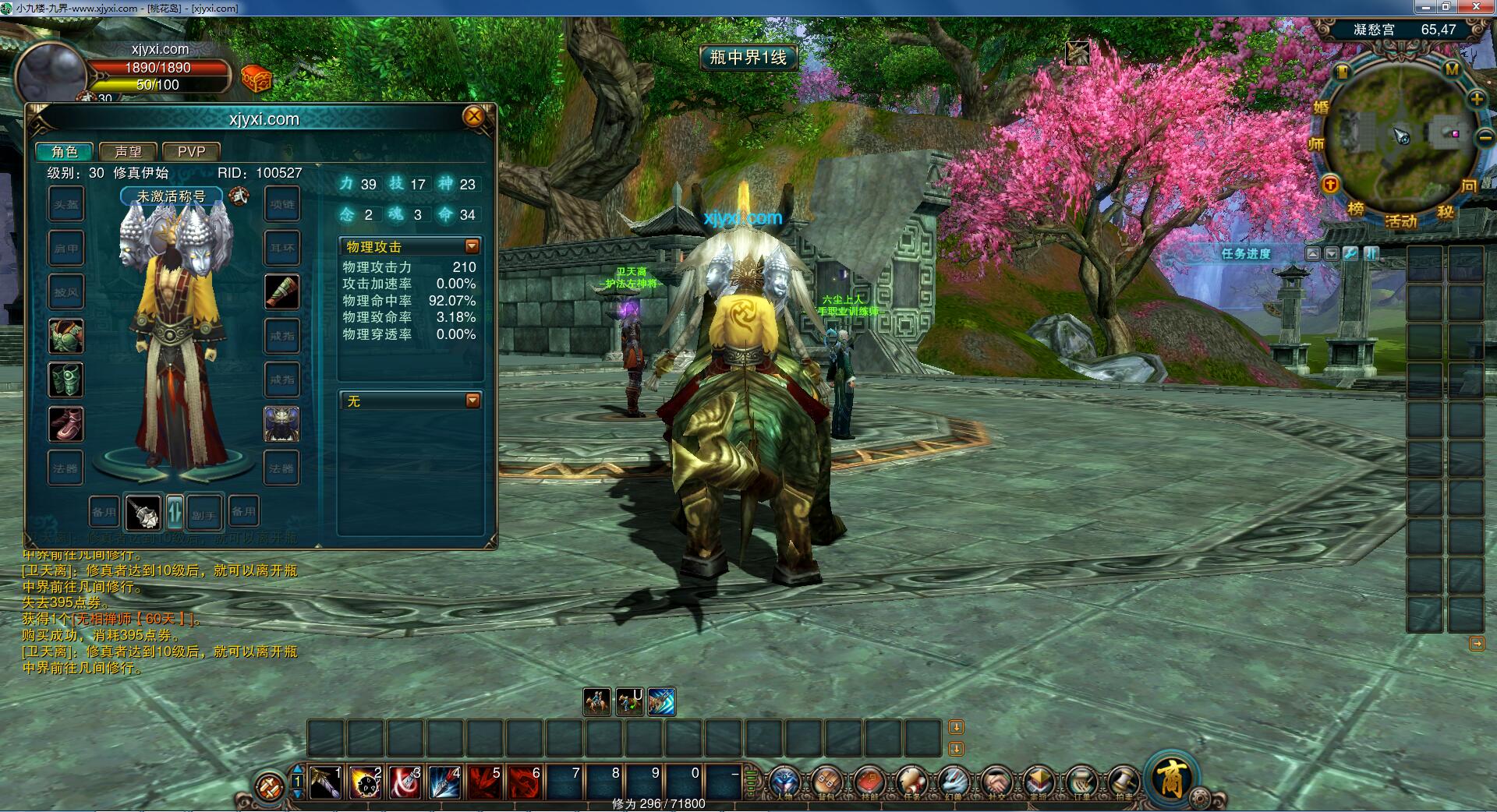The height and width of the screenshot is (812, 1497).
Task: Open the 无 attribute dropdown
Action: pos(472,401)
